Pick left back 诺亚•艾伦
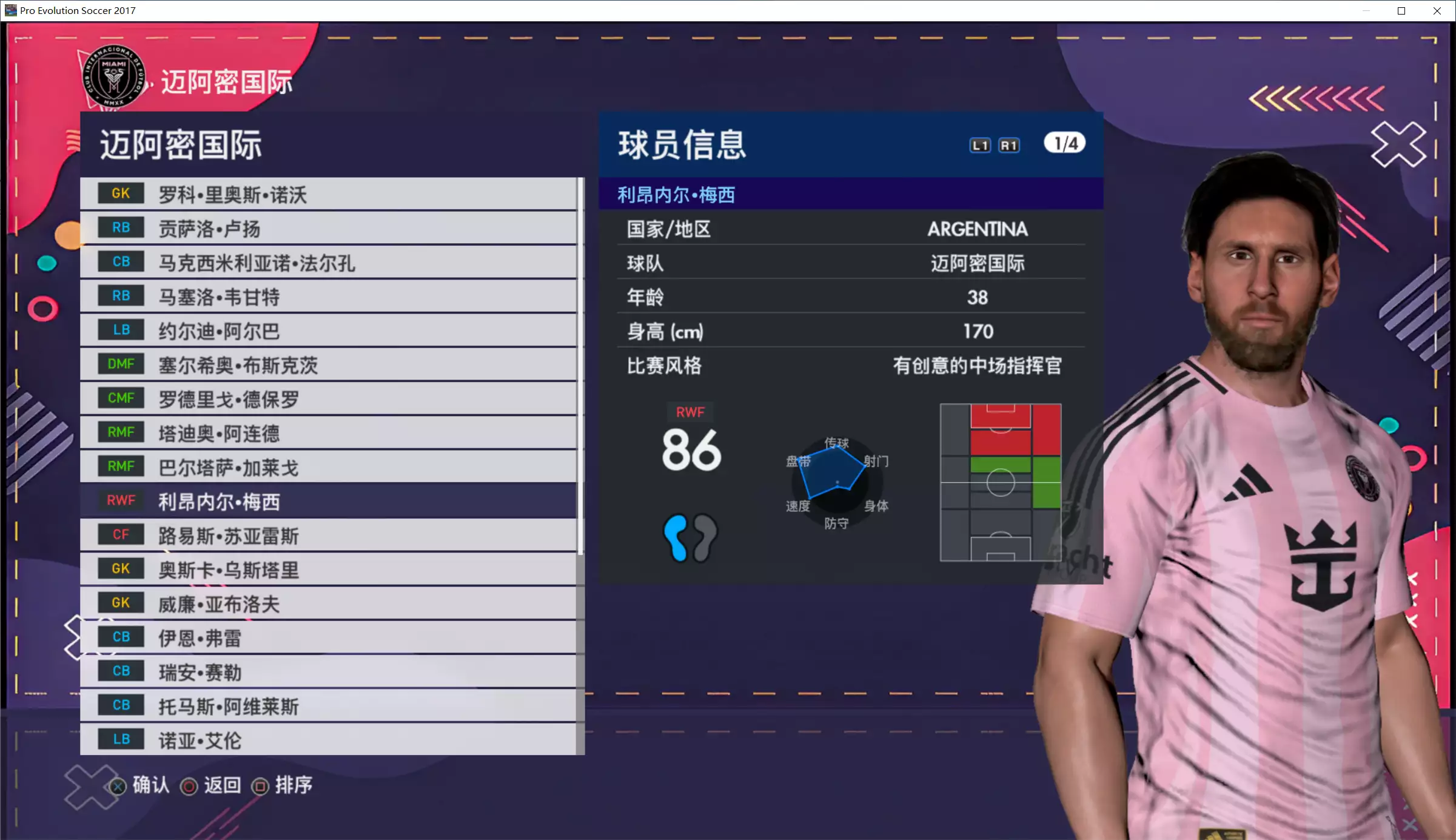This screenshot has height=840, width=1456. (327, 740)
